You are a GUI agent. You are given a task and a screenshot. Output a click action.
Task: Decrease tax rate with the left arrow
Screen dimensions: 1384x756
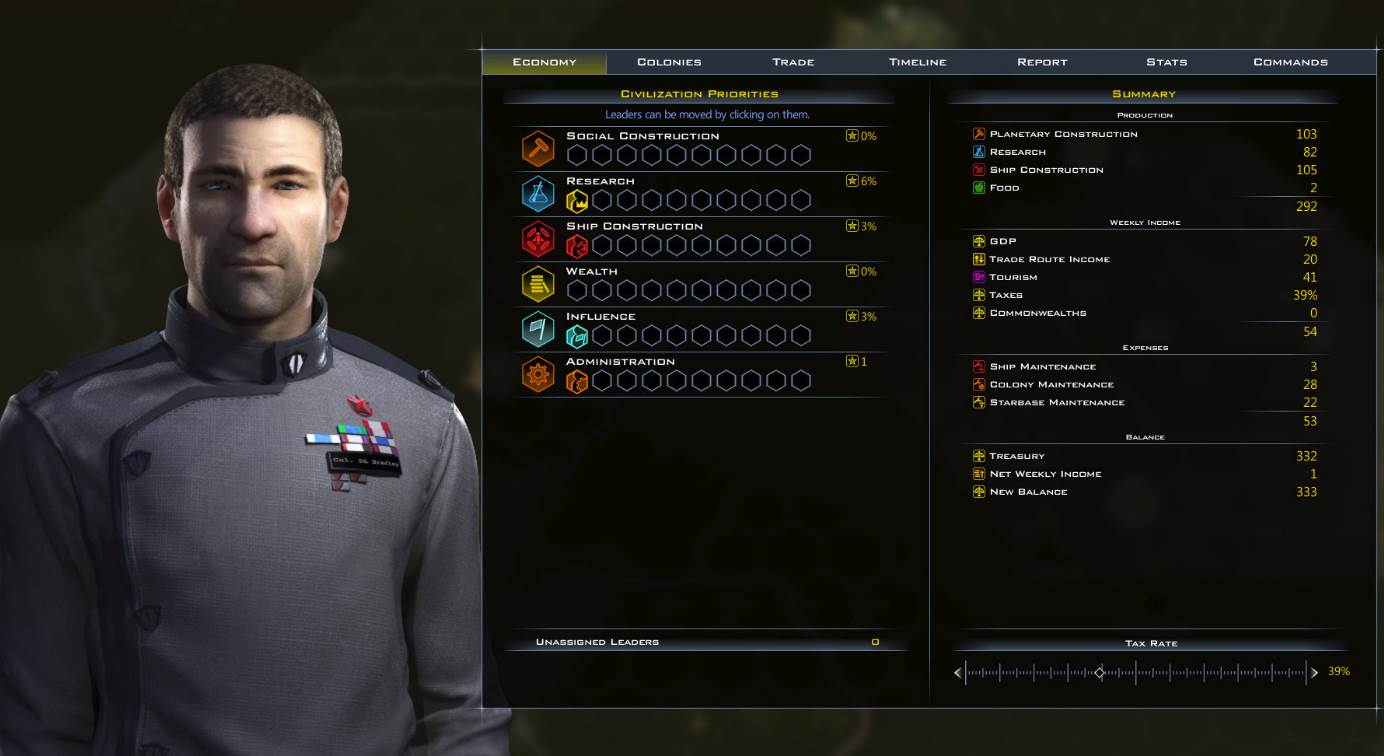pyautogui.click(x=958, y=673)
